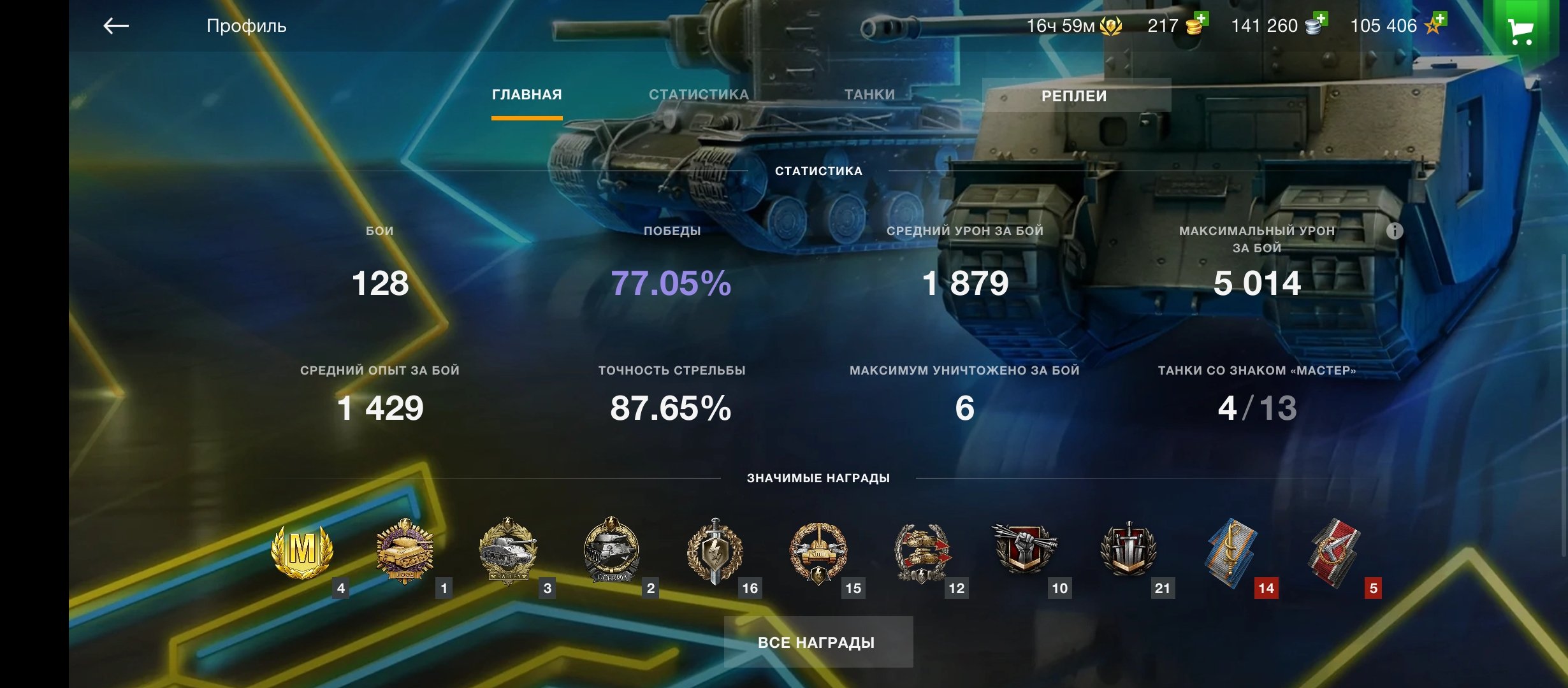The image size is (1568, 688).
Task: Show info for maximum damage stat
Action: (x=1395, y=231)
